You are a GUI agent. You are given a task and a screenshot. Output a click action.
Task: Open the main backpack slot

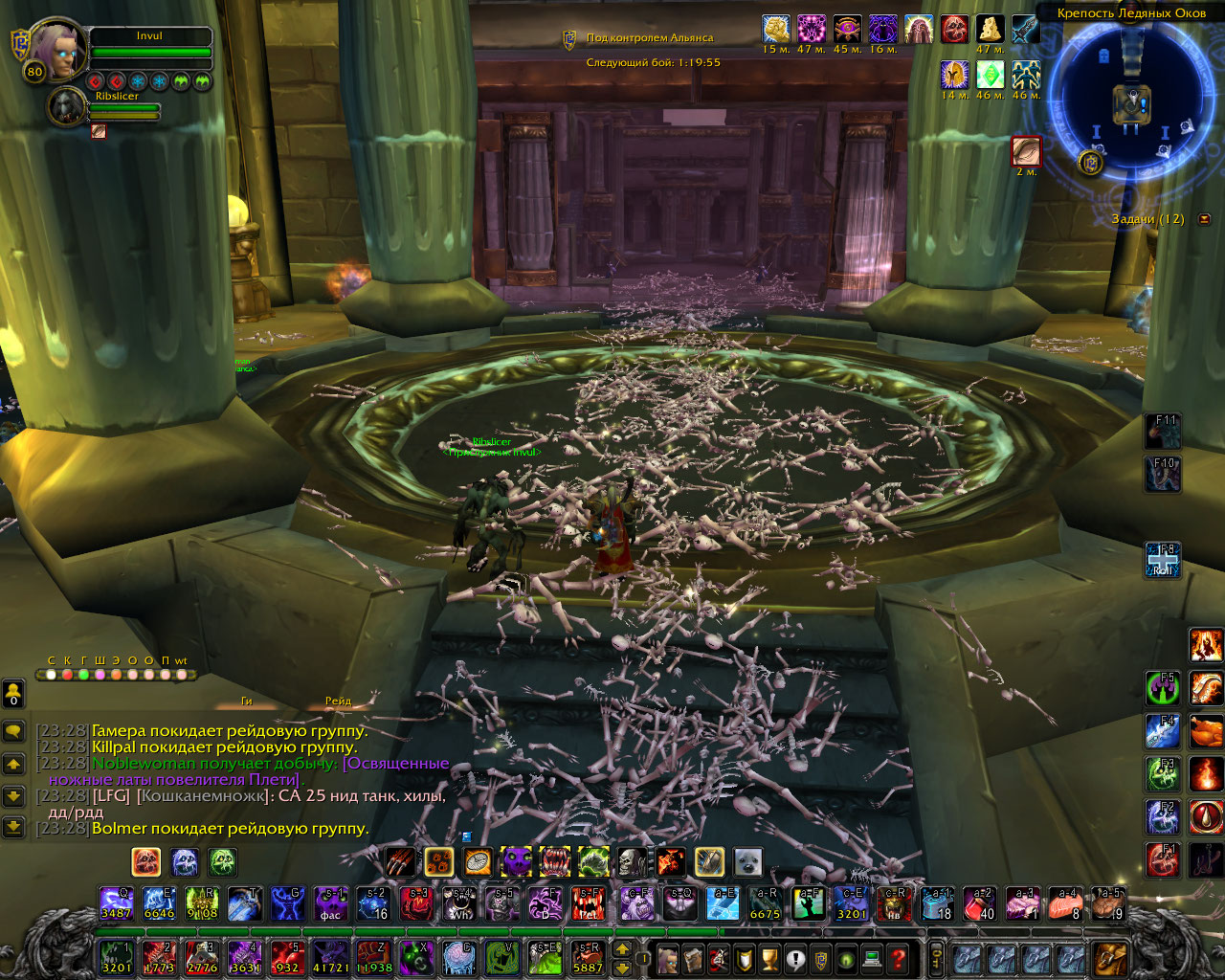pyautogui.click(x=1110, y=957)
